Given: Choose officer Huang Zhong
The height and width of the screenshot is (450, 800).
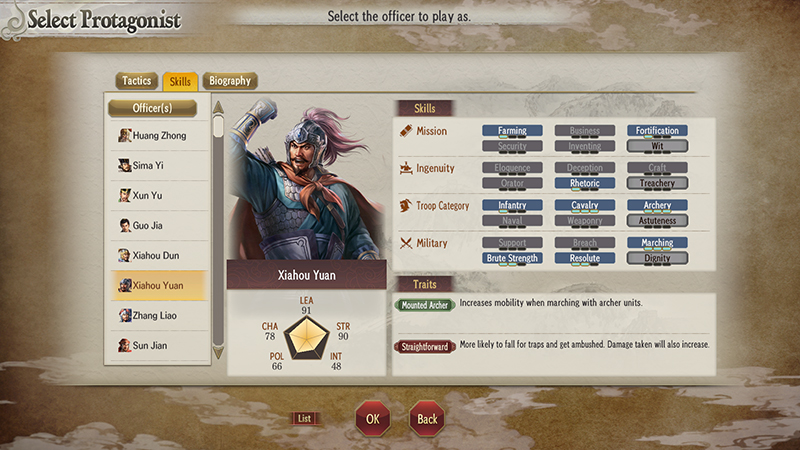Looking at the screenshot, I should 158,136.
